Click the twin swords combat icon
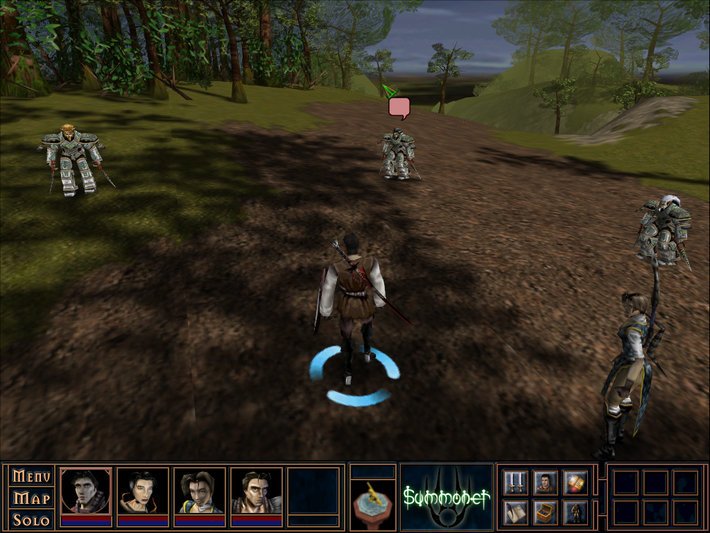The width and height of the screenshot is (710, 533). click(516, 483)
